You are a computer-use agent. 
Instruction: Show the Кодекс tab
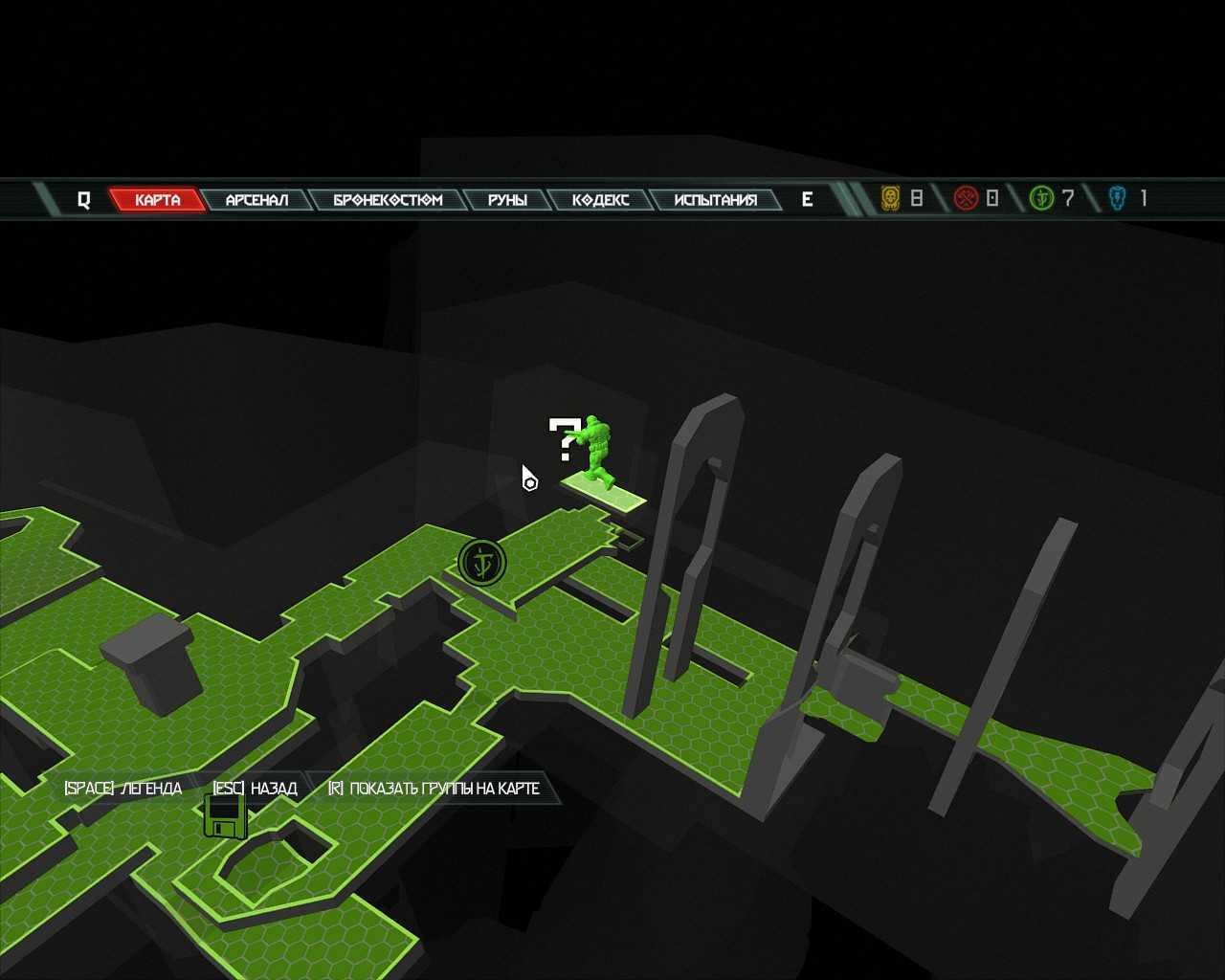(x=600, y=200)
